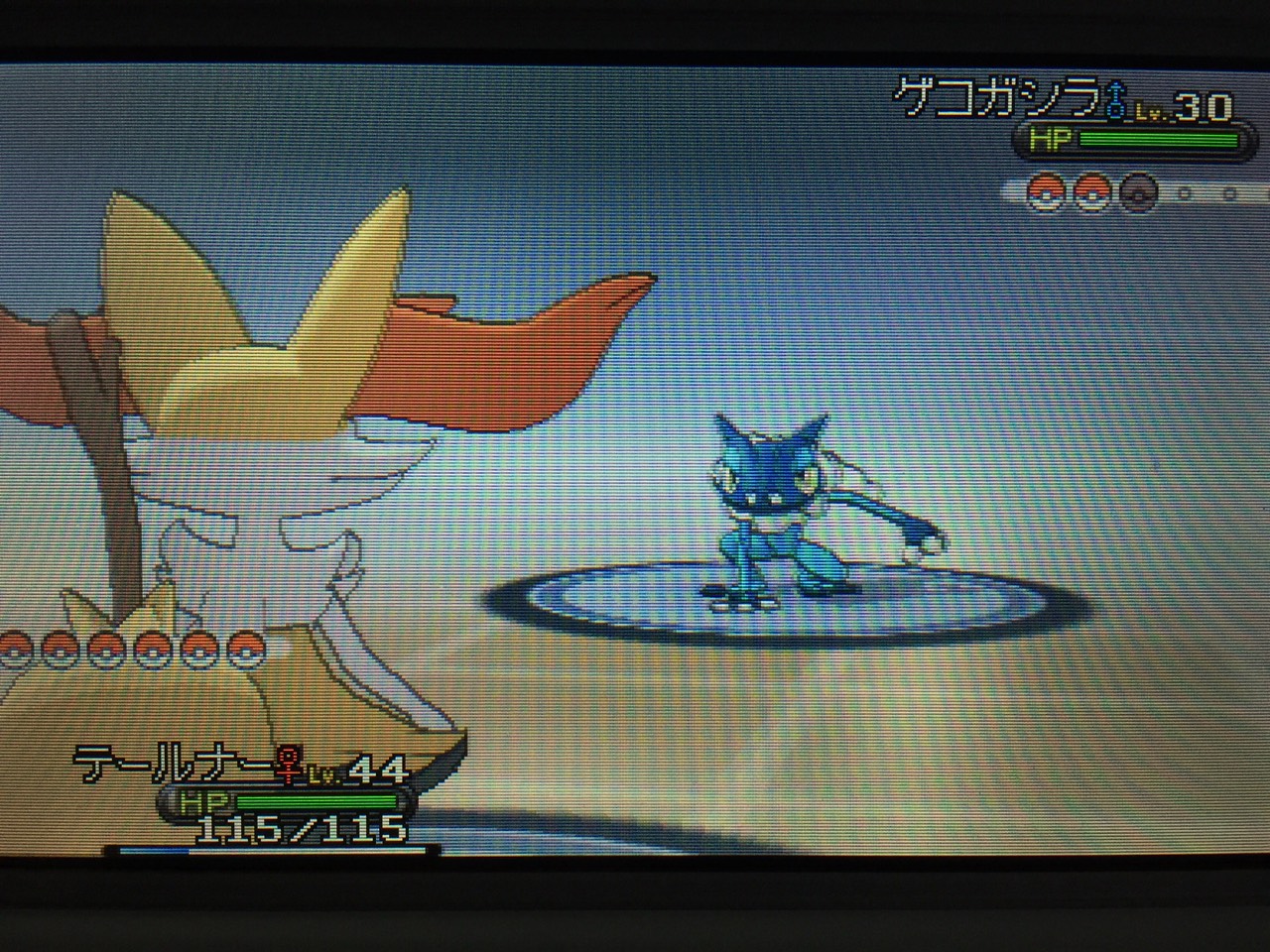Click the opponent's first Poké Ball icon
The width and height of the screenshot is (1270, 952).
[1045, 192]
